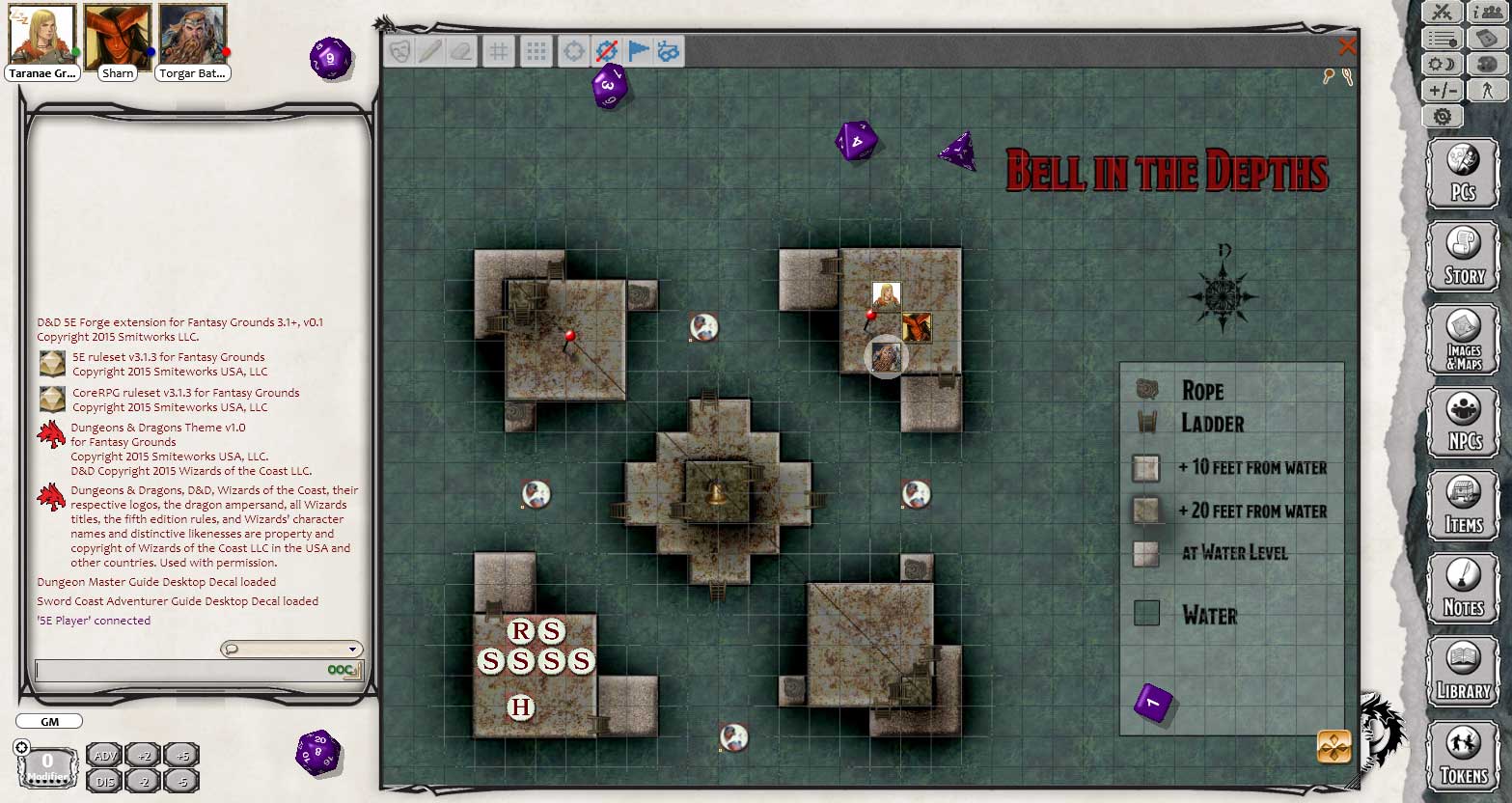Select the pencil drawing tool on the map toolbar
1512x803 pixels.
coord(429,51)
